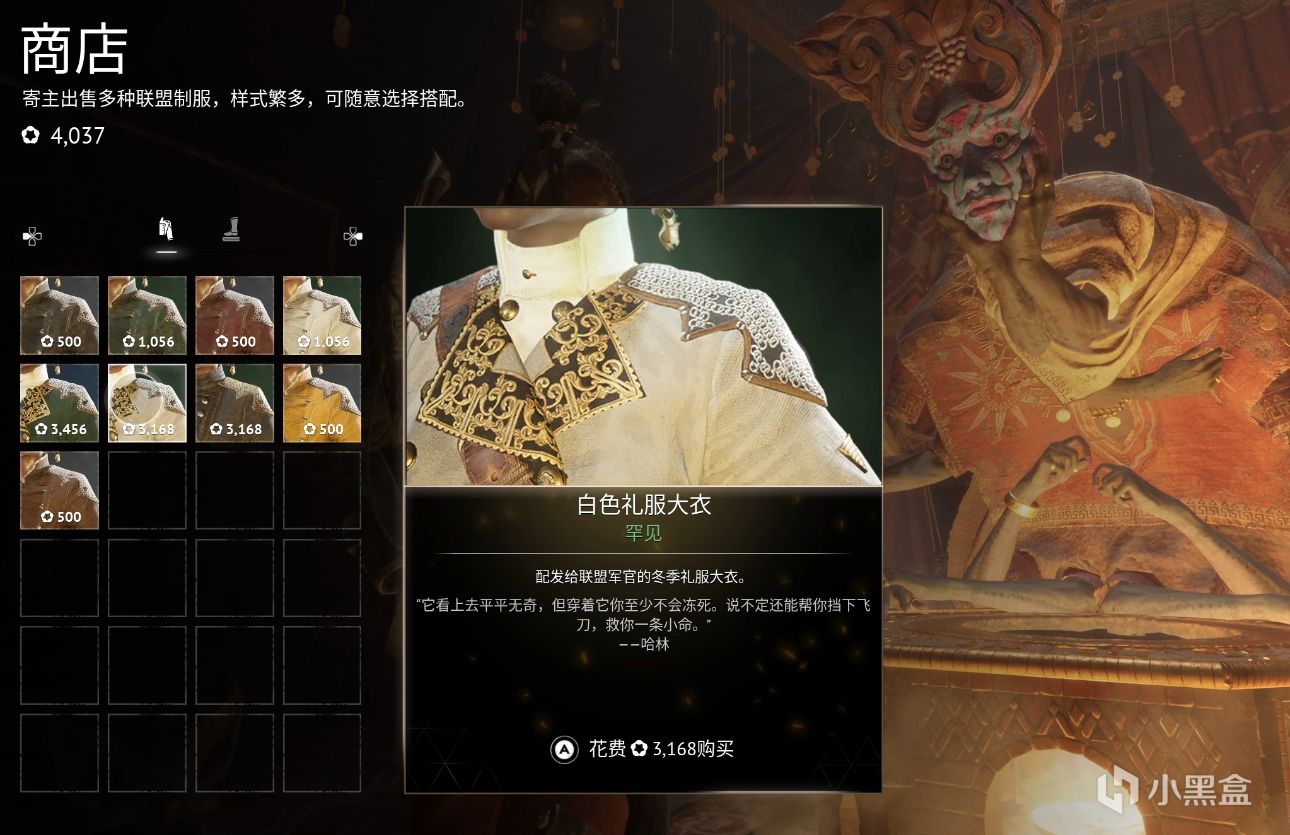This screenshot has width=1290, height=835.
Task: Select the plain cream coat priced 1,056
Action: click(x=322, y=315)
